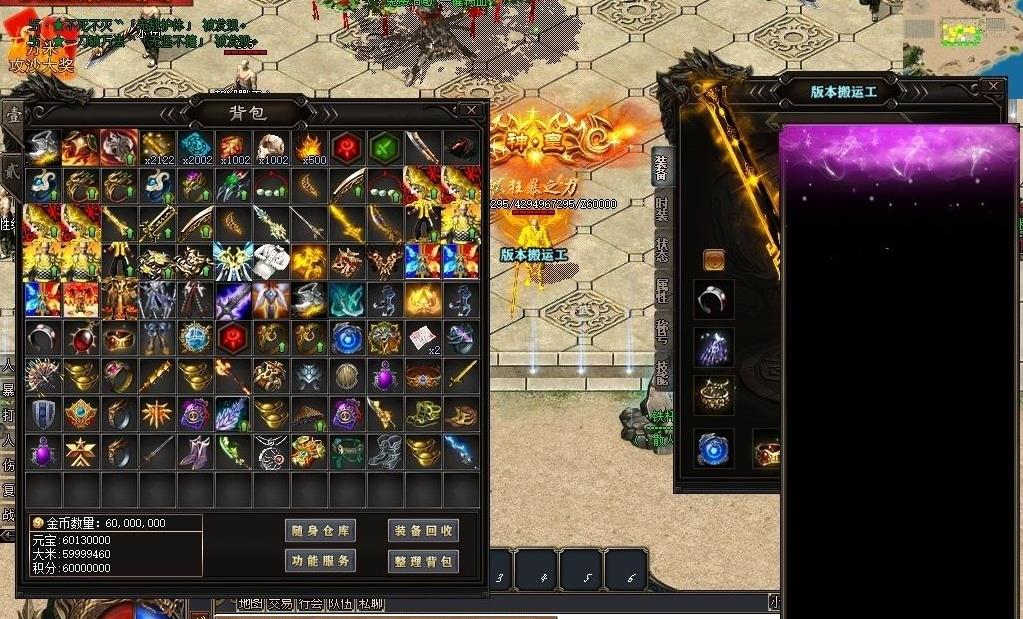Choose the flame item stacked x500
This screenshot has height=619, width=1023.
pos(308,147)
